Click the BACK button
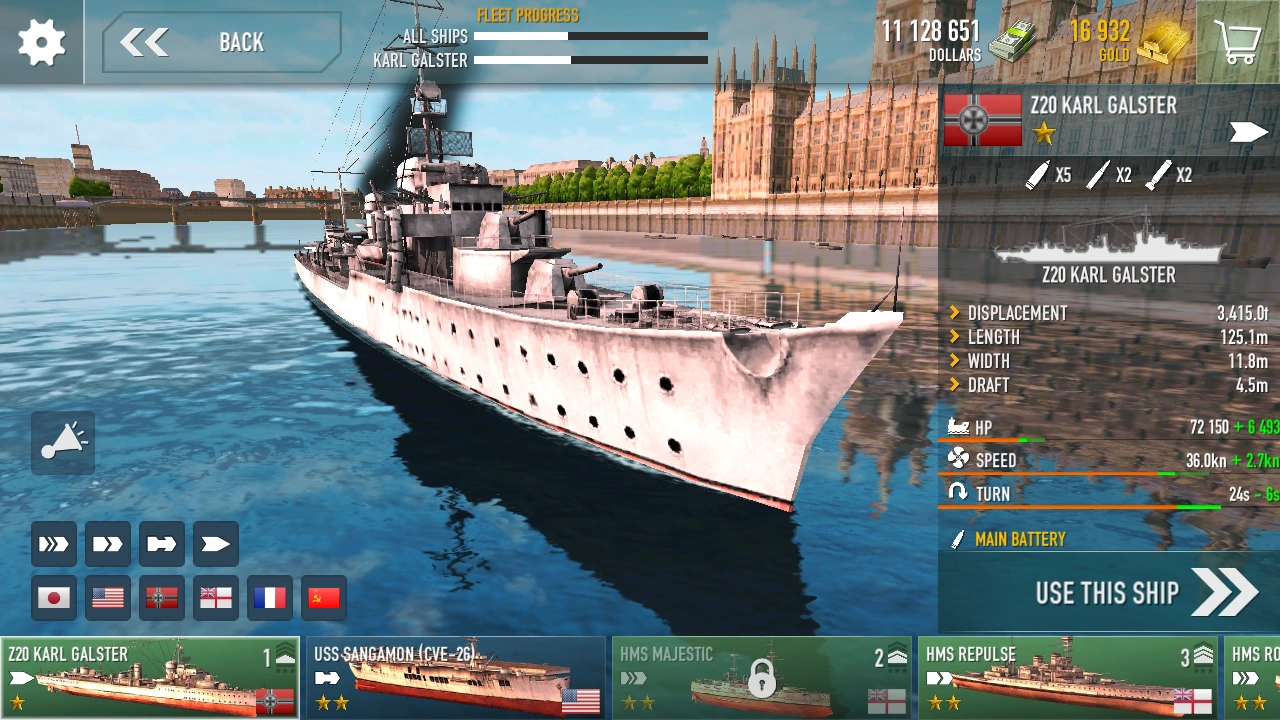 point(218,42)
